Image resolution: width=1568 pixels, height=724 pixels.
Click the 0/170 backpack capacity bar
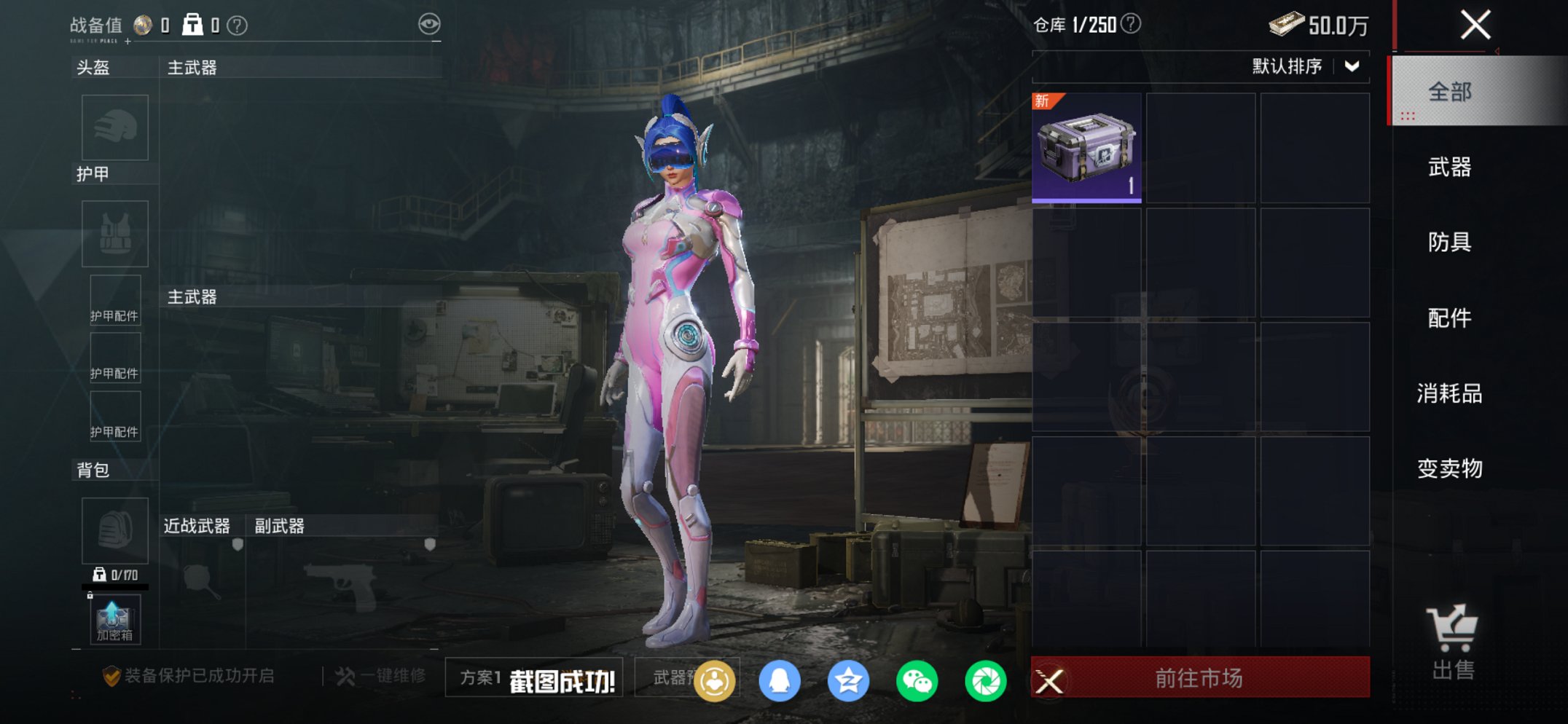coord(117,577)
